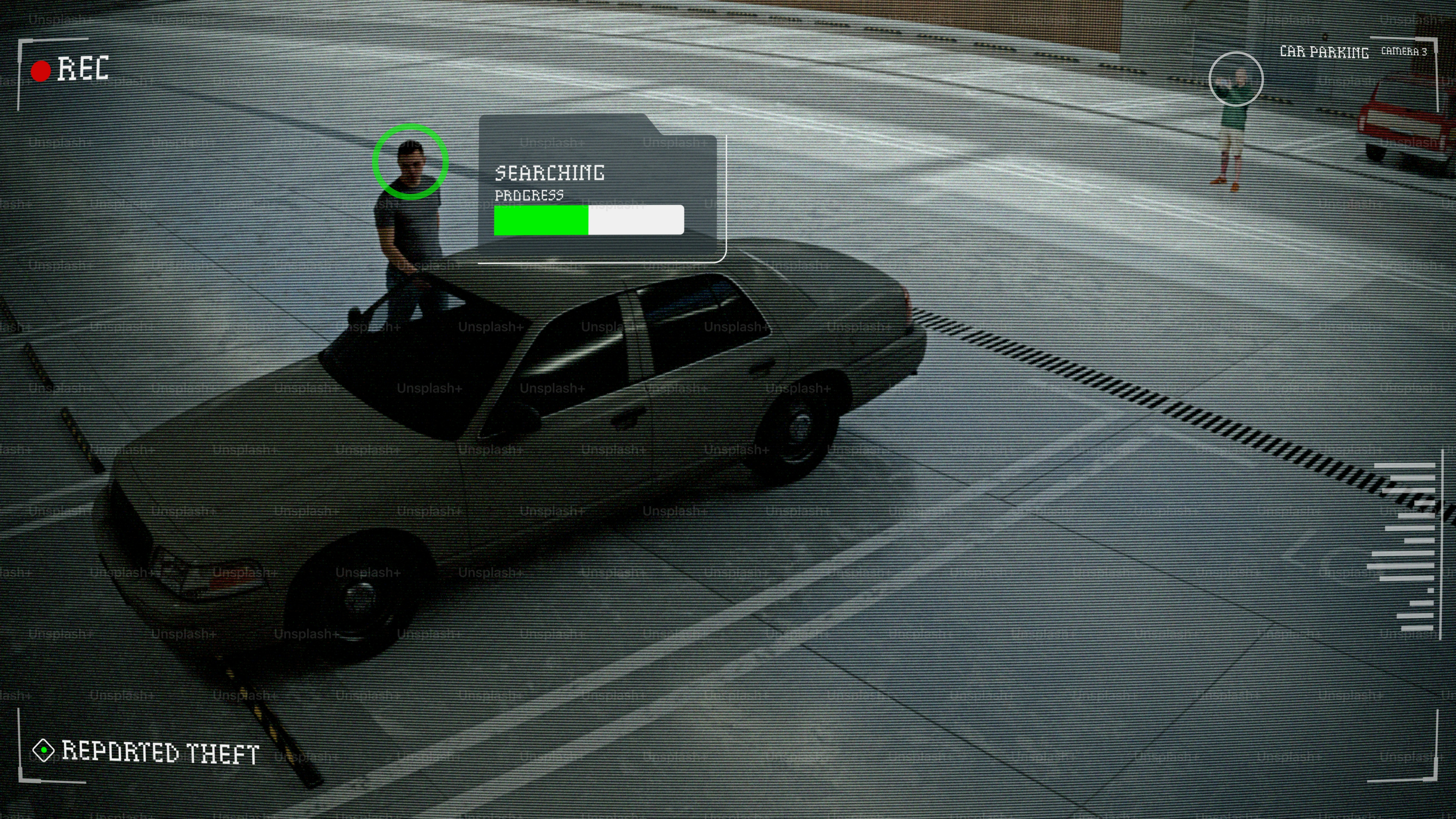Select the green-circled suspect marker
1456x819 pixels.
(x=410, y=162)
